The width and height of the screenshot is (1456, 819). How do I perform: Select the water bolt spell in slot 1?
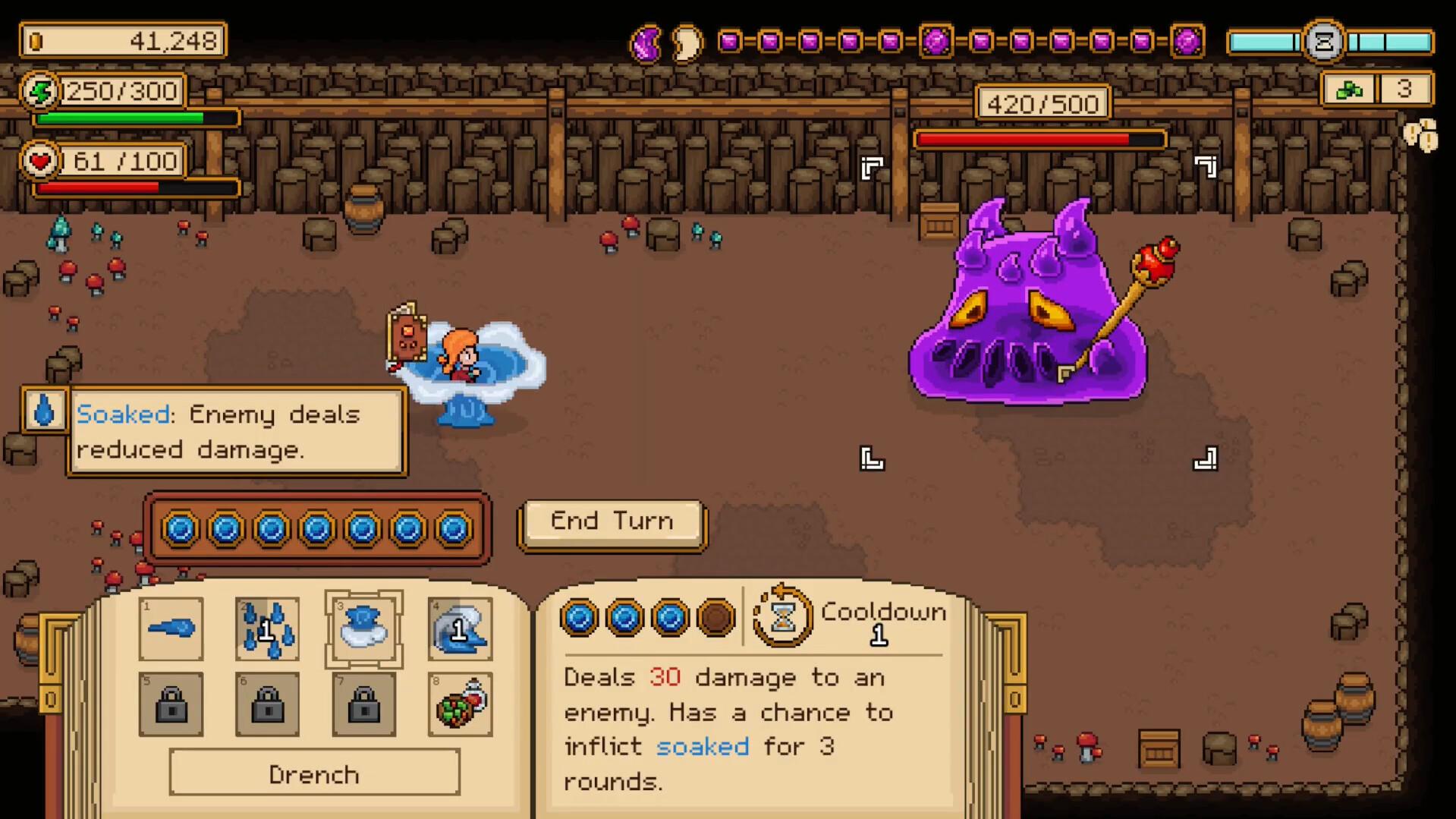pos(171,628)
